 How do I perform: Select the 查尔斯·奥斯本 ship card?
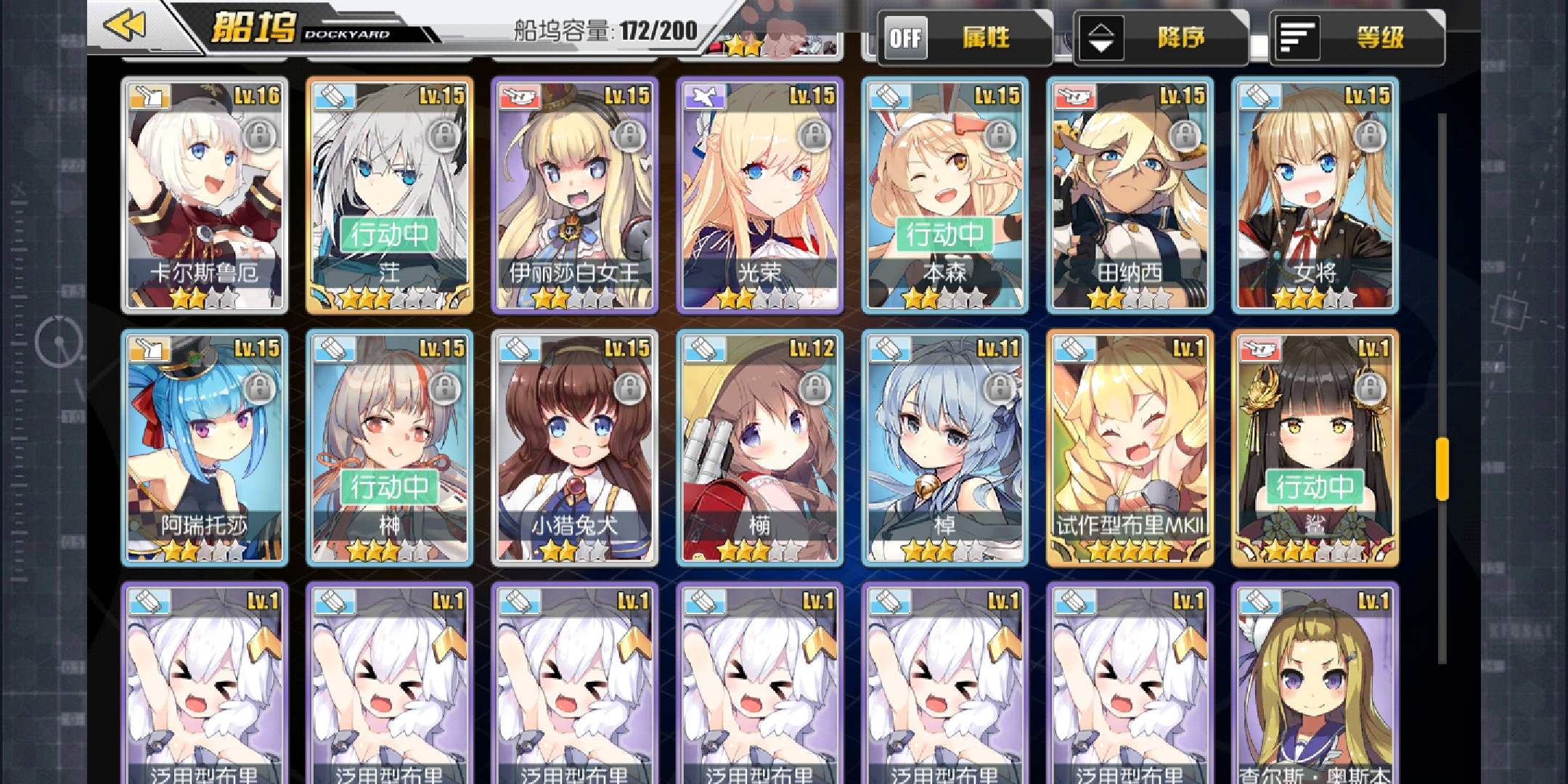(1315, 682)
